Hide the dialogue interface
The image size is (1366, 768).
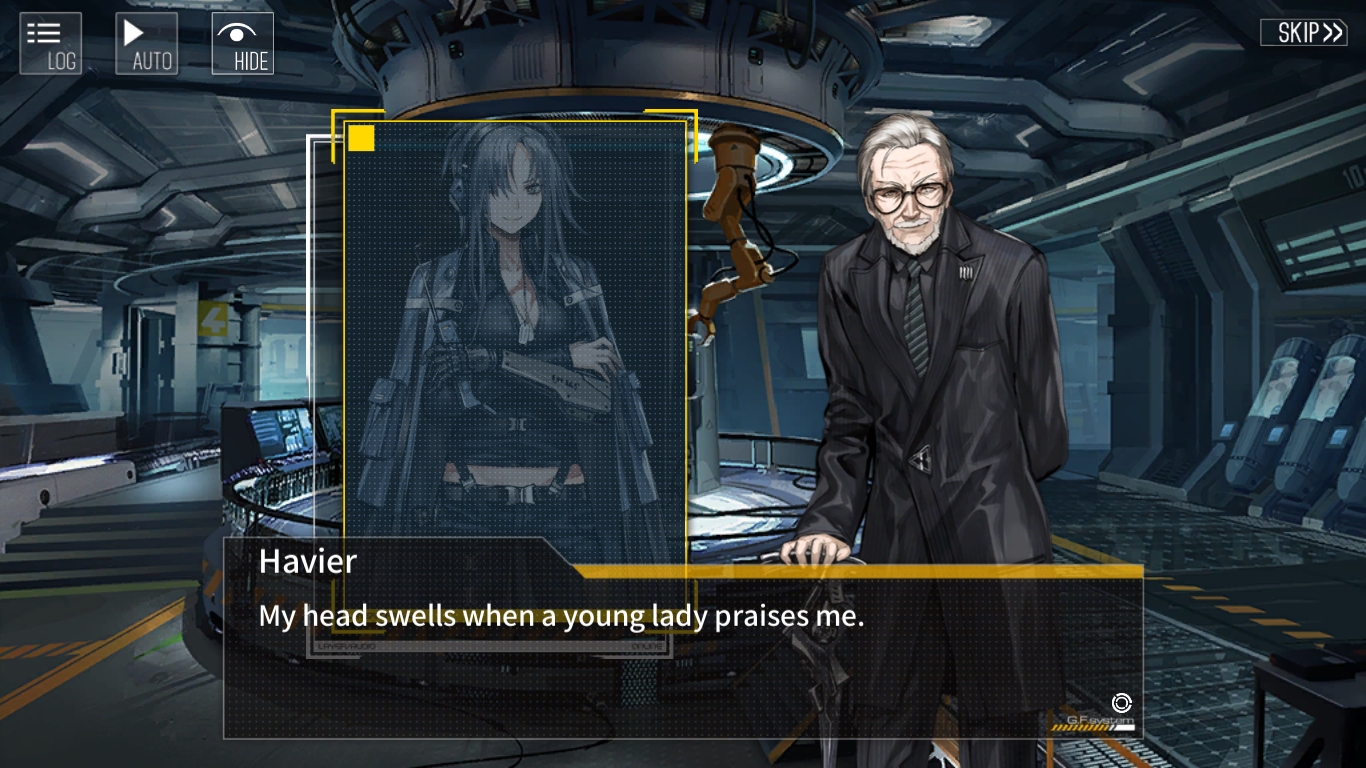coord(243,44)
